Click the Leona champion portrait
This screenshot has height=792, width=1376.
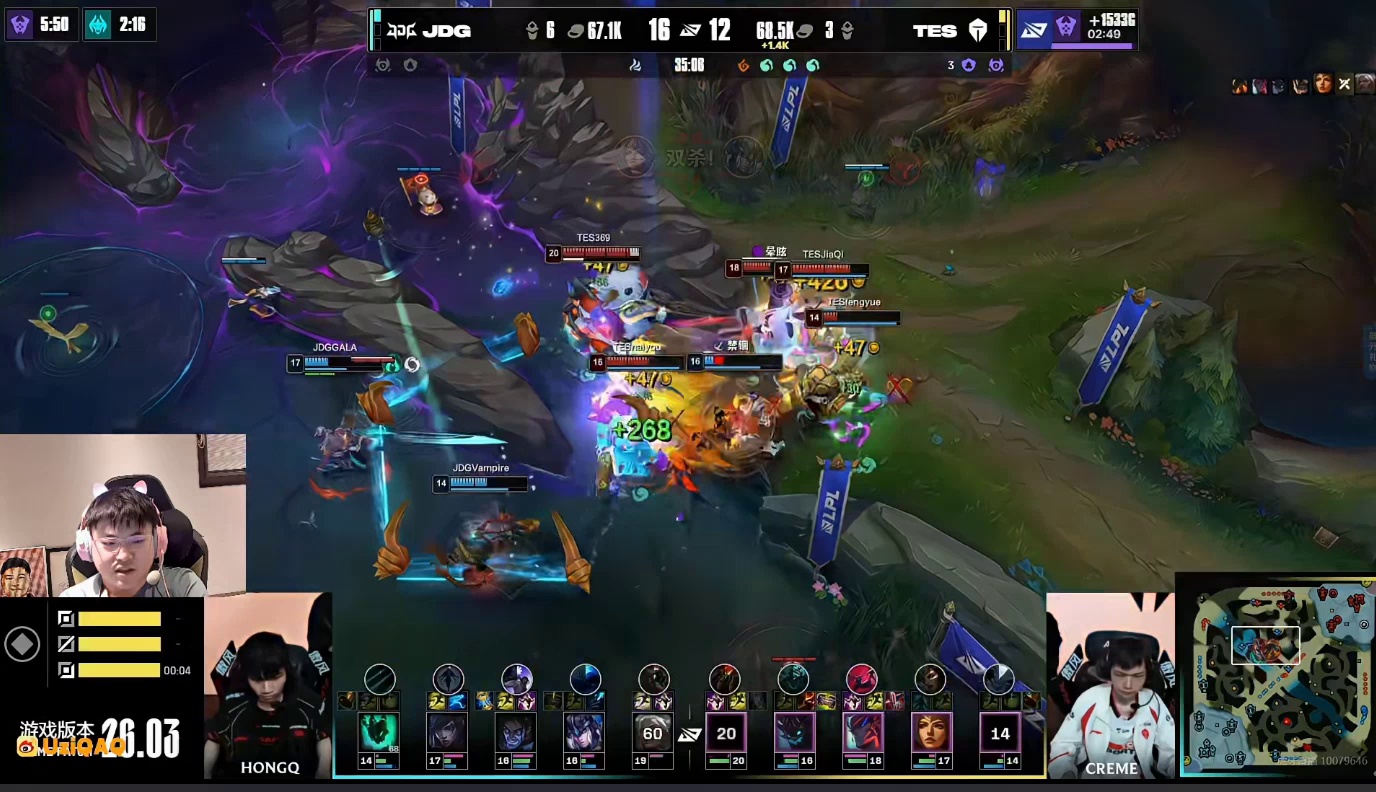[930, 732]
